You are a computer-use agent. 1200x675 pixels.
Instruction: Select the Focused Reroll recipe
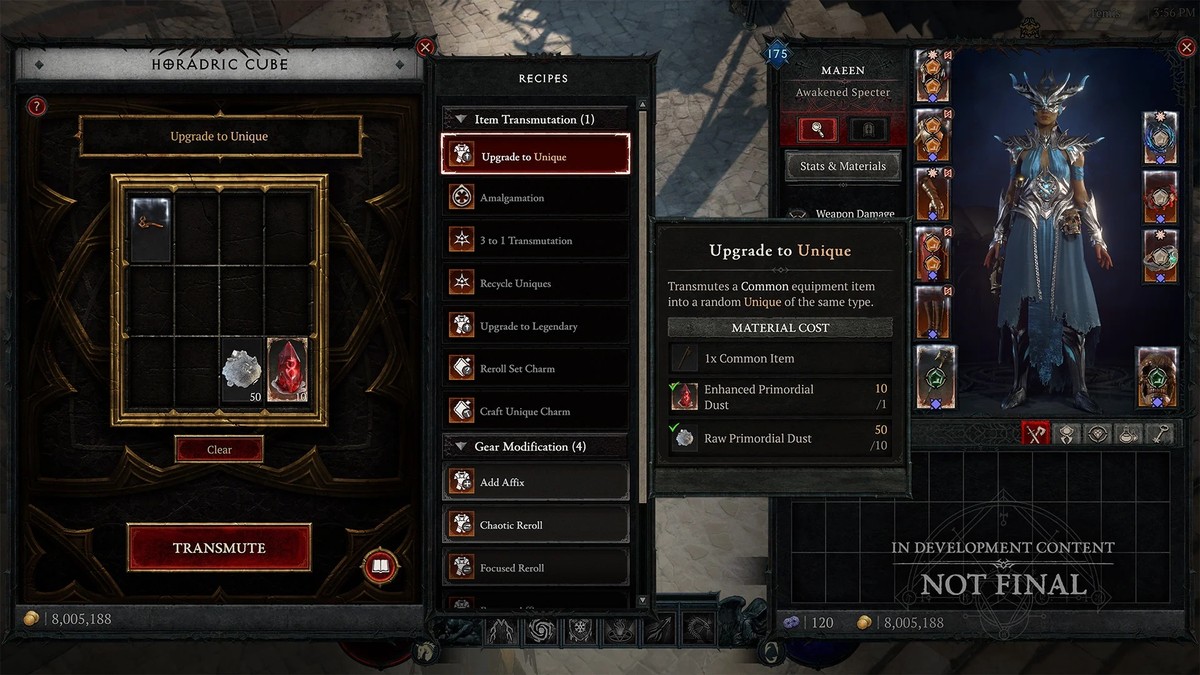click(535, 568)
